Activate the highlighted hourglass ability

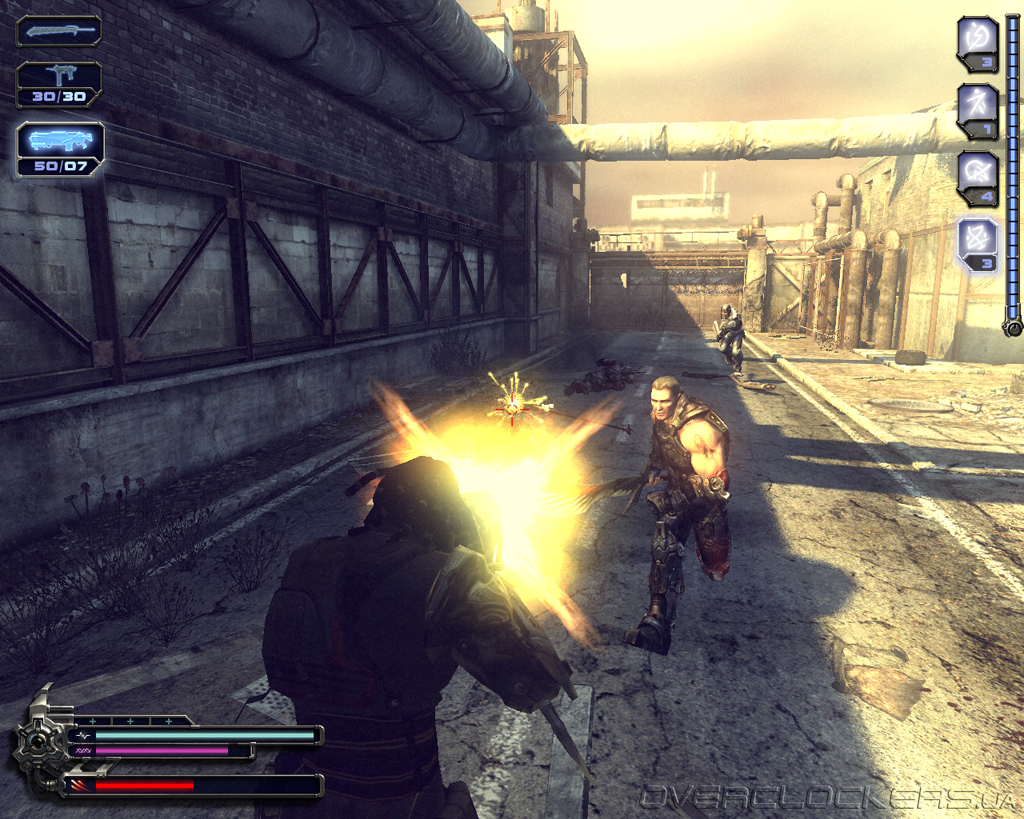(977, 243)
